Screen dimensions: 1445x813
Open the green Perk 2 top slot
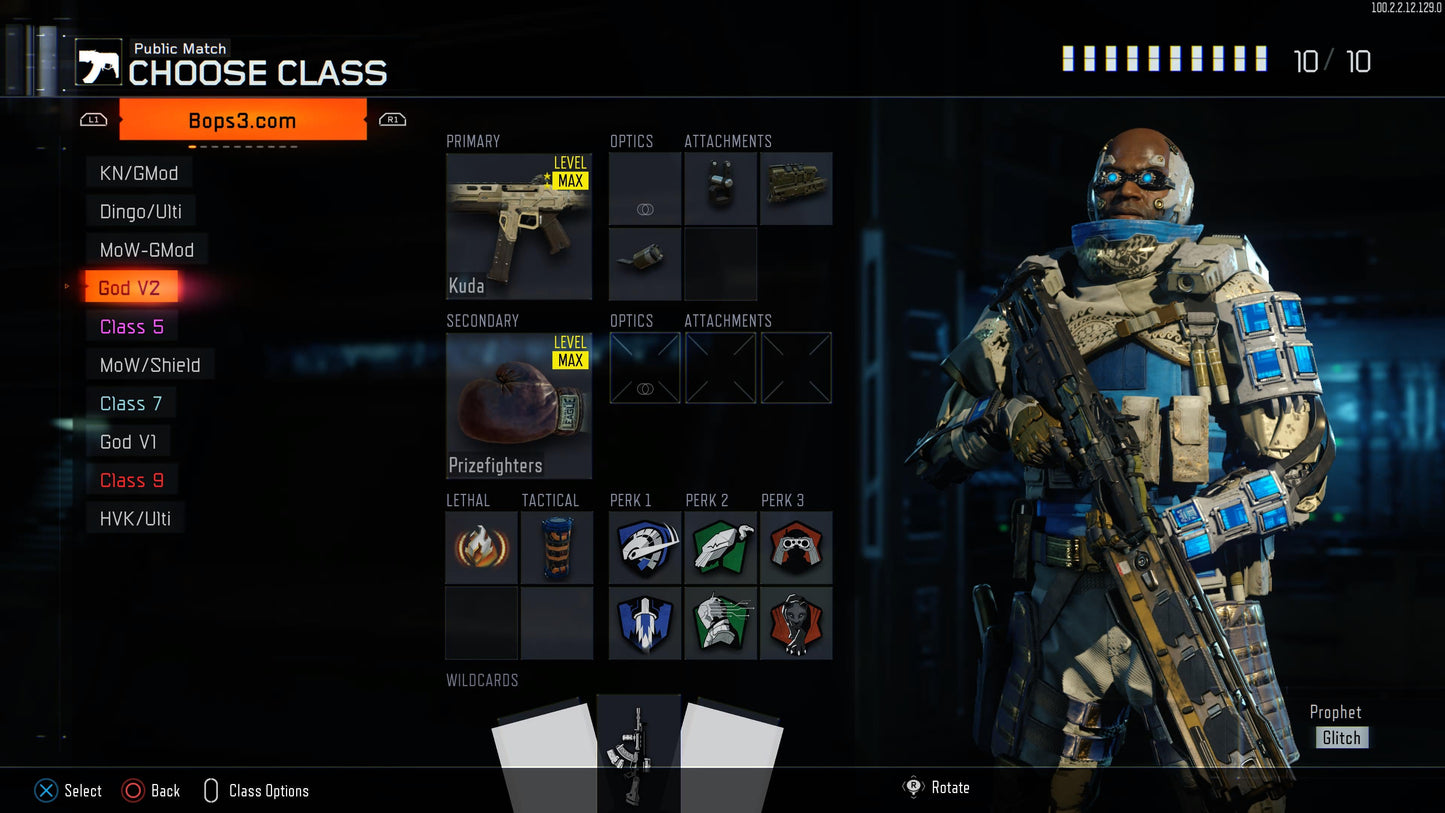coord(720,548)
